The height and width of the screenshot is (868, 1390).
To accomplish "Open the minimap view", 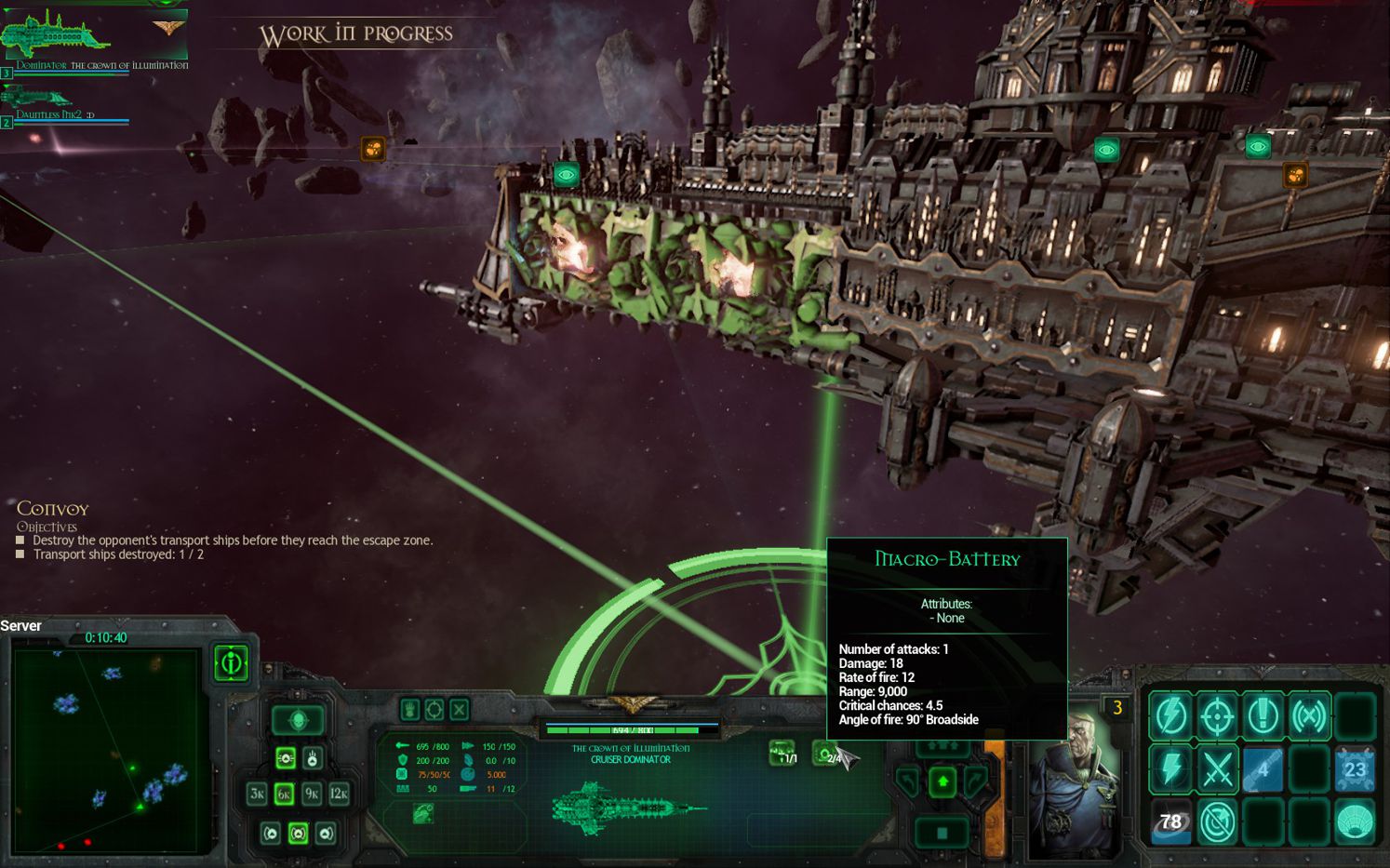I will click(105, 751).
